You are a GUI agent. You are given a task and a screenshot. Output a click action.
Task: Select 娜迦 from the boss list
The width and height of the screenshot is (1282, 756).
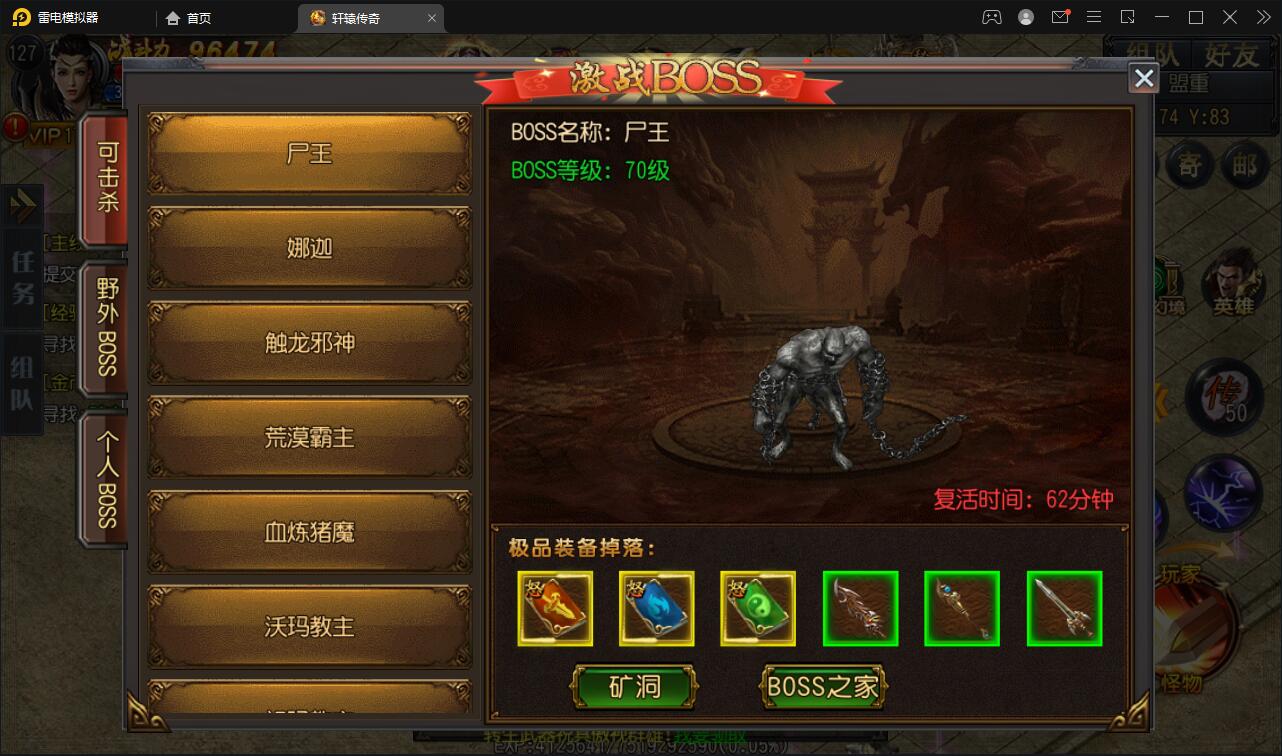point(308,247)
